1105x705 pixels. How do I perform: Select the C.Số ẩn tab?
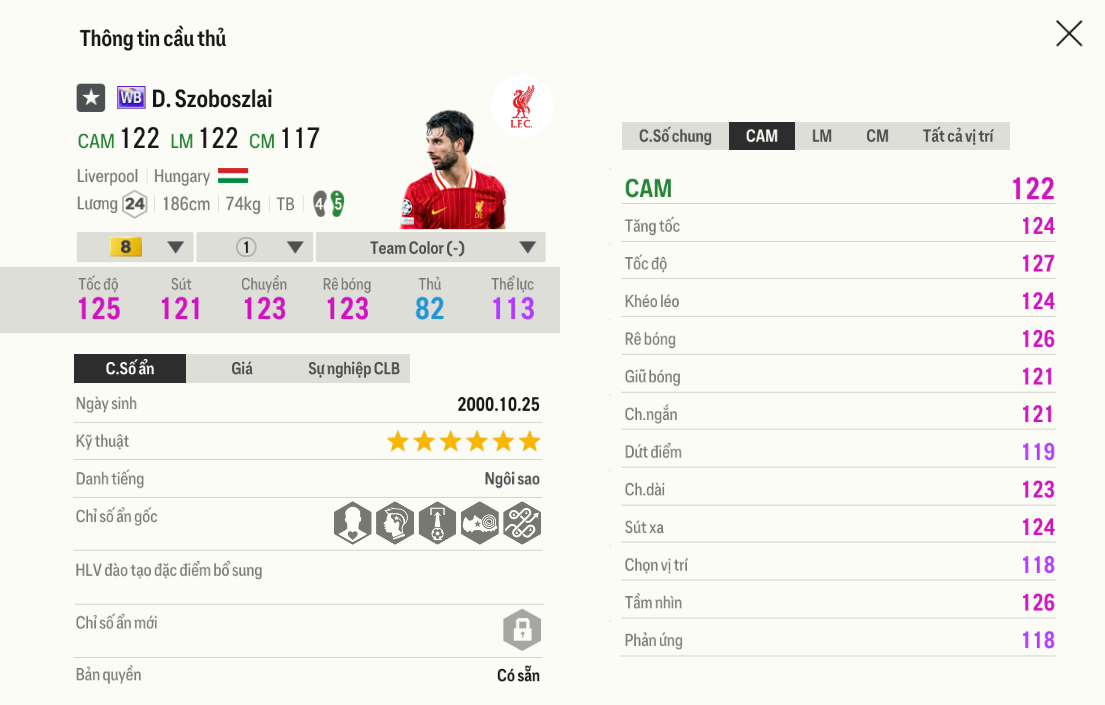coord(130,369)
